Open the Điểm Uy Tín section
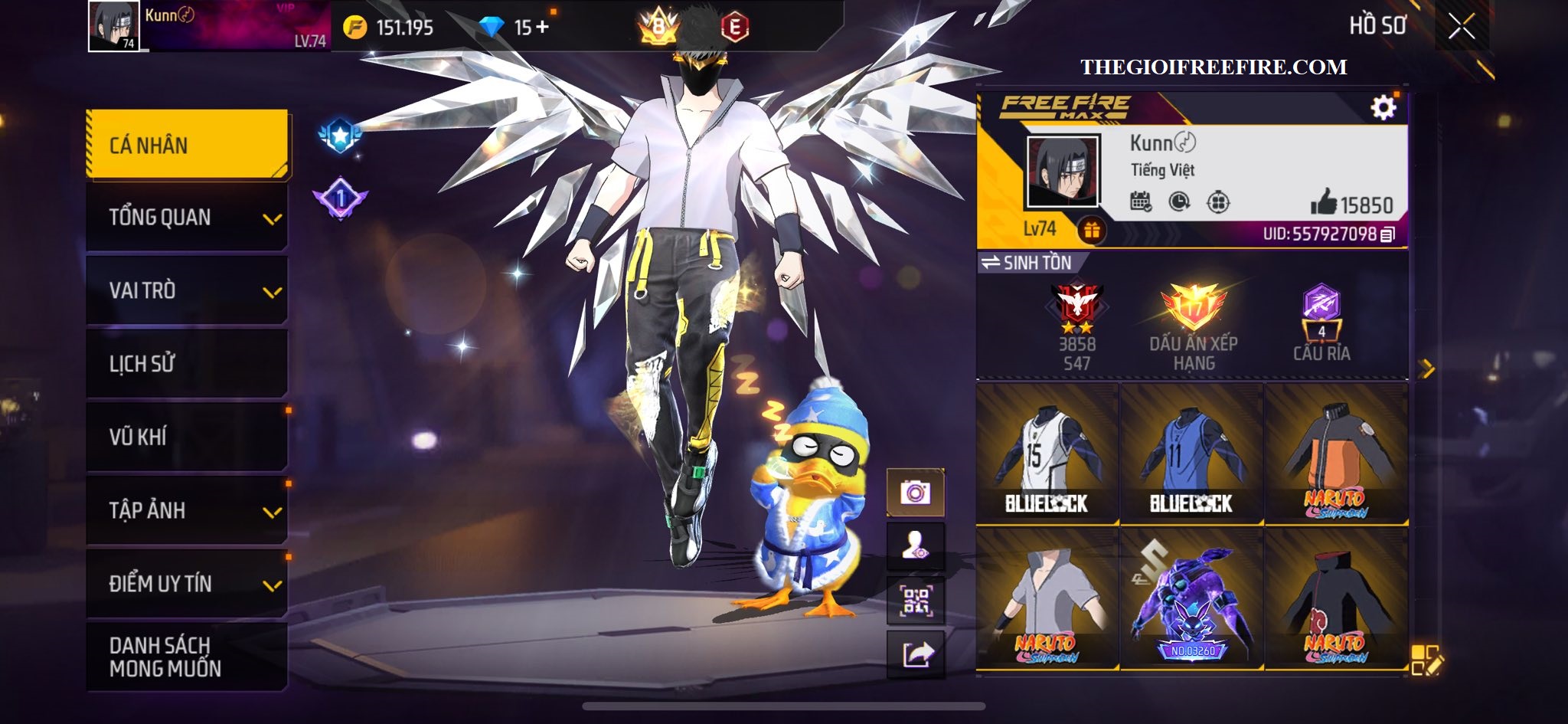Screen dimensions: 1568x724 pyautogui.click(x=188, y=583)
